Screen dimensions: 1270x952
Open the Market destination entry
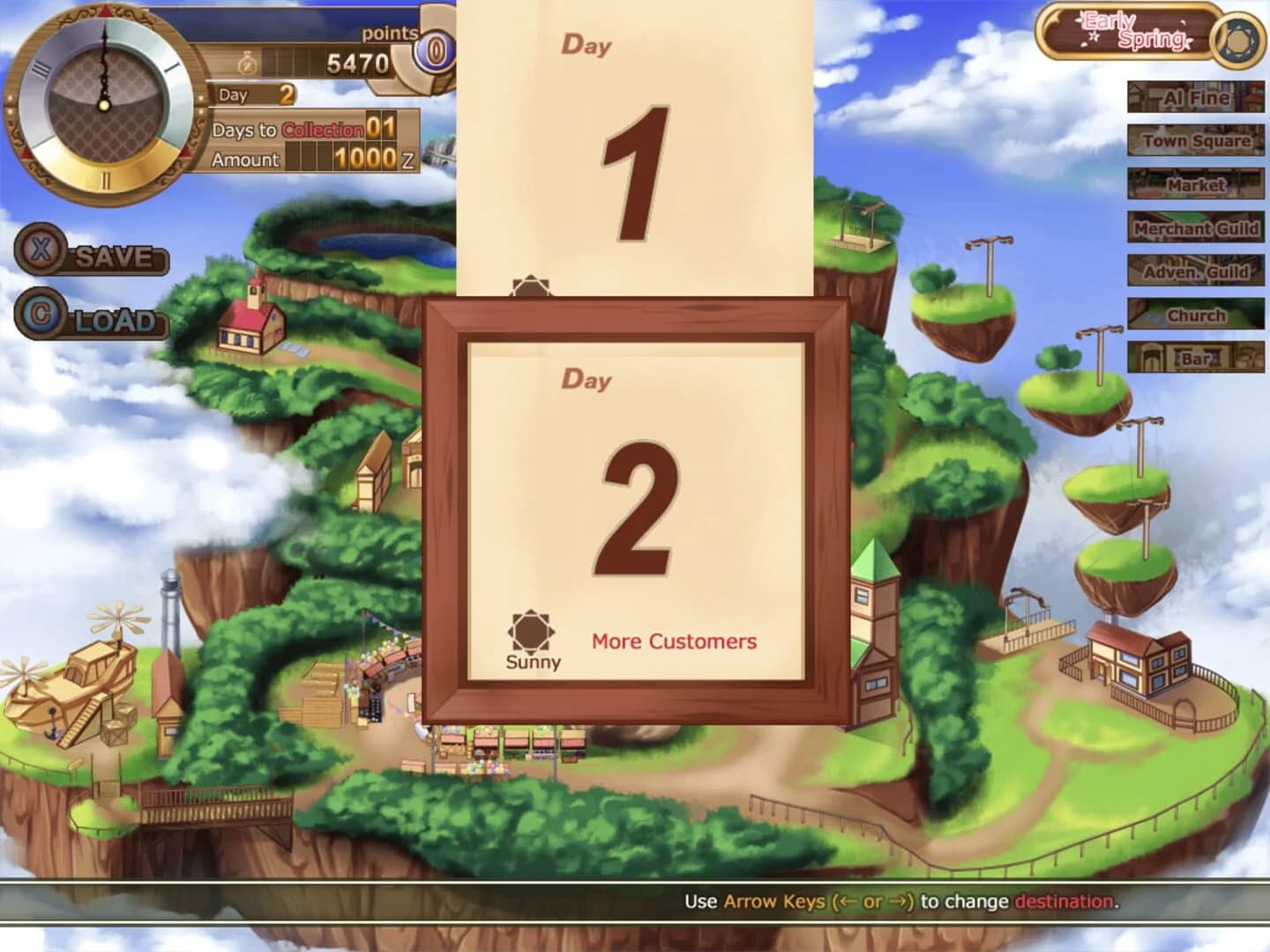click(x=1195, y=186)
